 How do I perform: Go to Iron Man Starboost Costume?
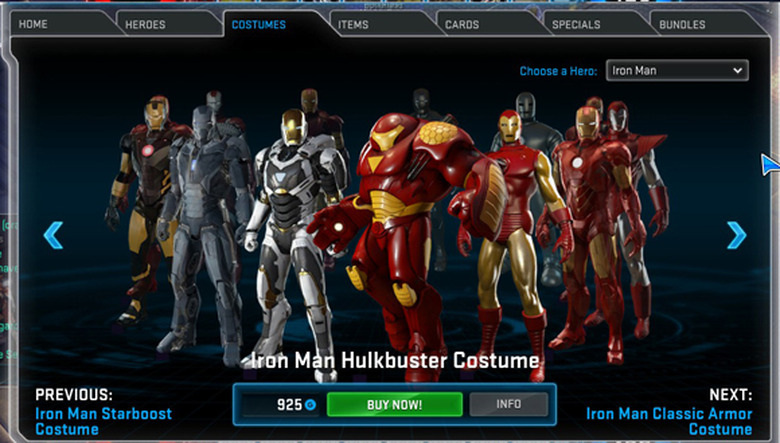103,420
